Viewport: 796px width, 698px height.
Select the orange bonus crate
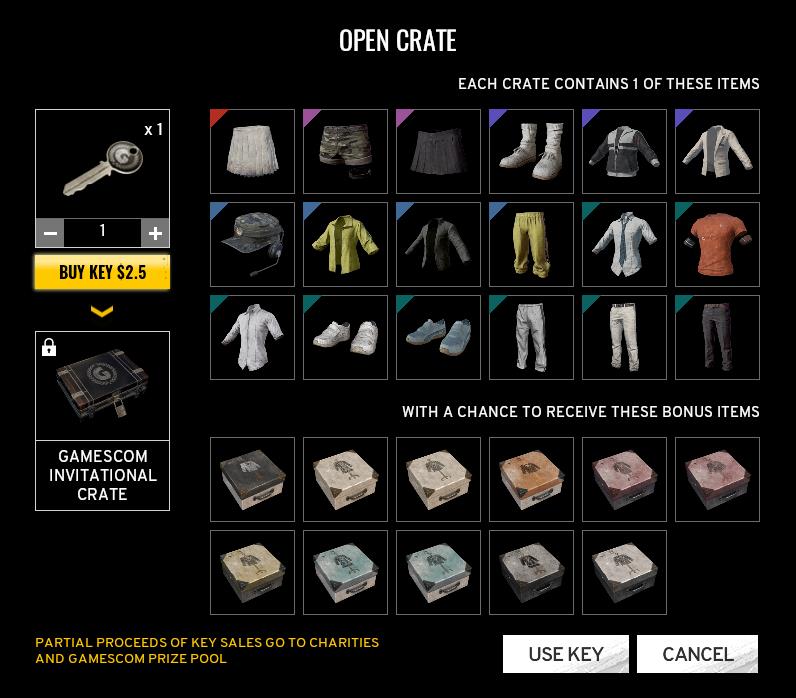pos(531,479)
